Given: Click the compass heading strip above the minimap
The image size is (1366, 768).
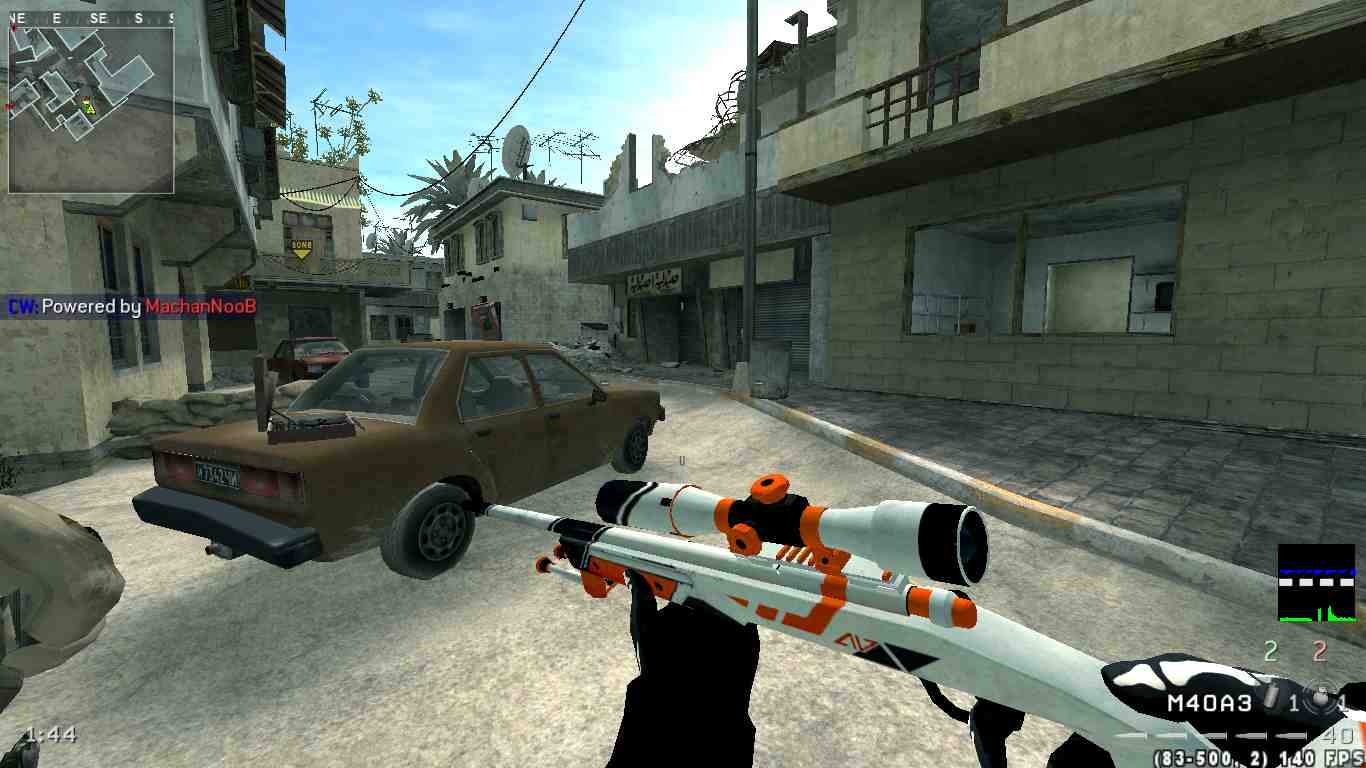Looking at the screenshot, I should (91, 19).
